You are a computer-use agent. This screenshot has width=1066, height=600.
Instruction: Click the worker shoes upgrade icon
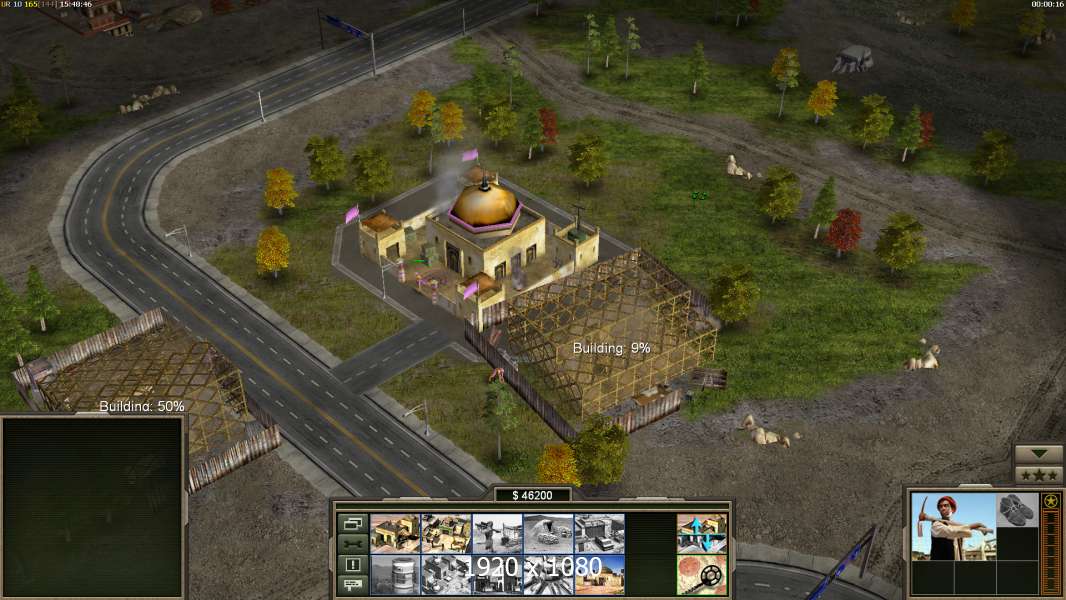(1017, 509)
